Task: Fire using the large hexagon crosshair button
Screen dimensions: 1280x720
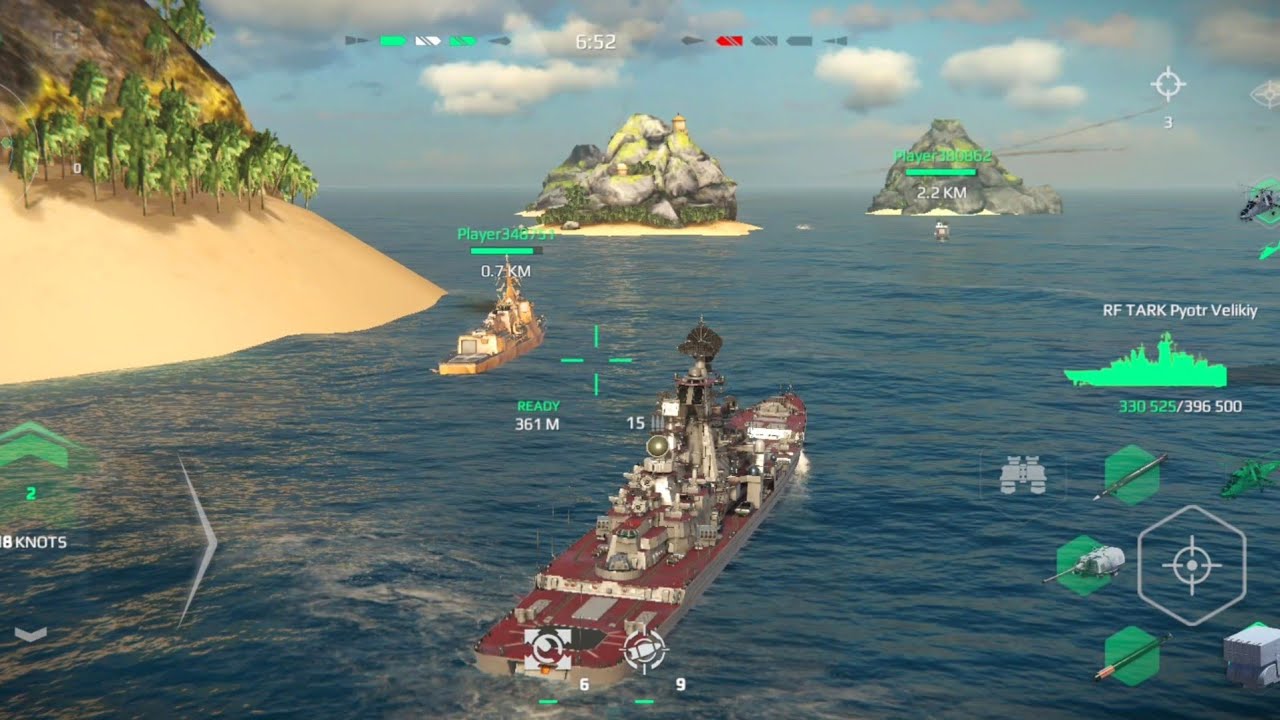Action: [1191, 565]
